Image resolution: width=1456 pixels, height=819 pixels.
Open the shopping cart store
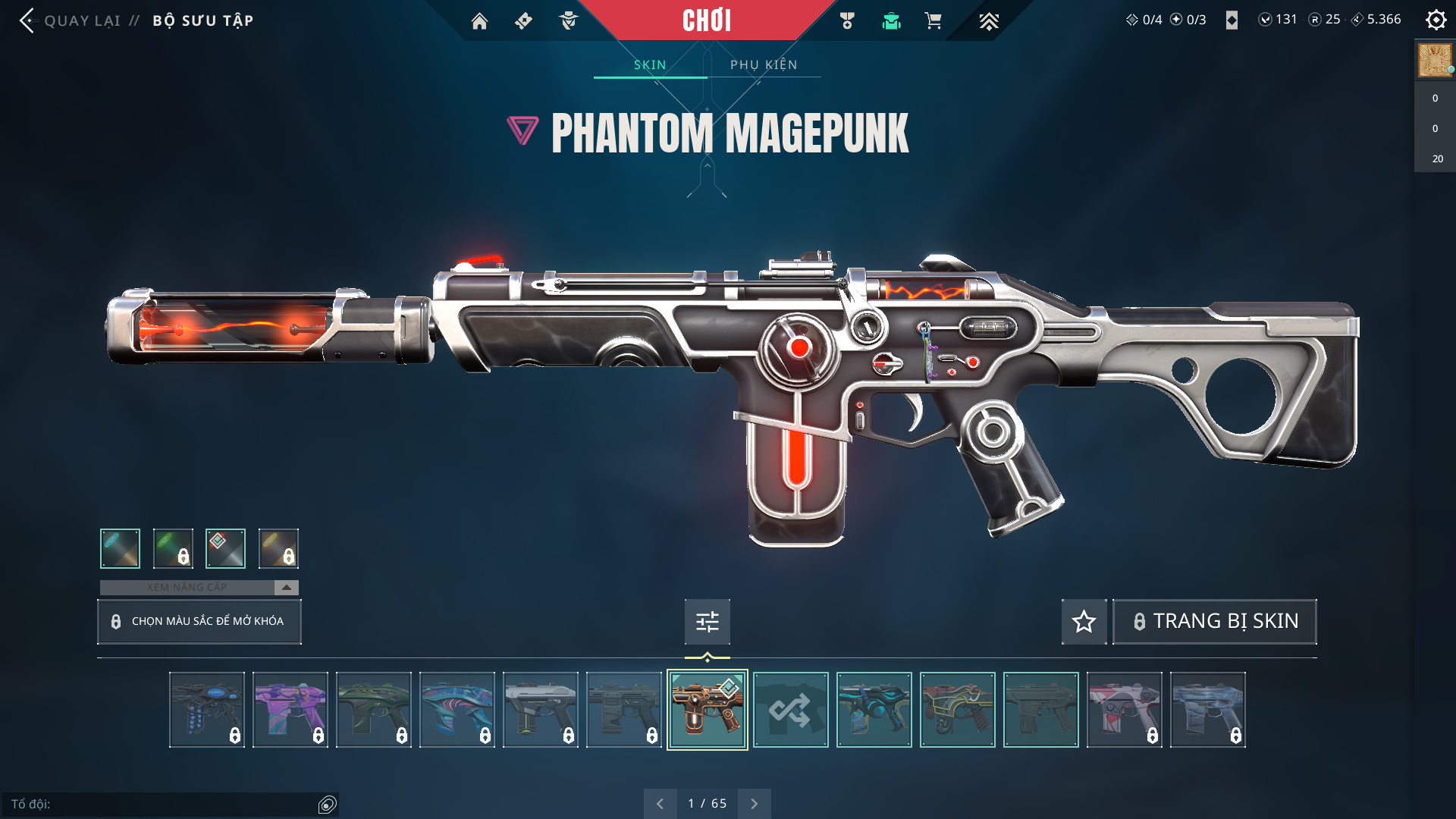point(933,21)
